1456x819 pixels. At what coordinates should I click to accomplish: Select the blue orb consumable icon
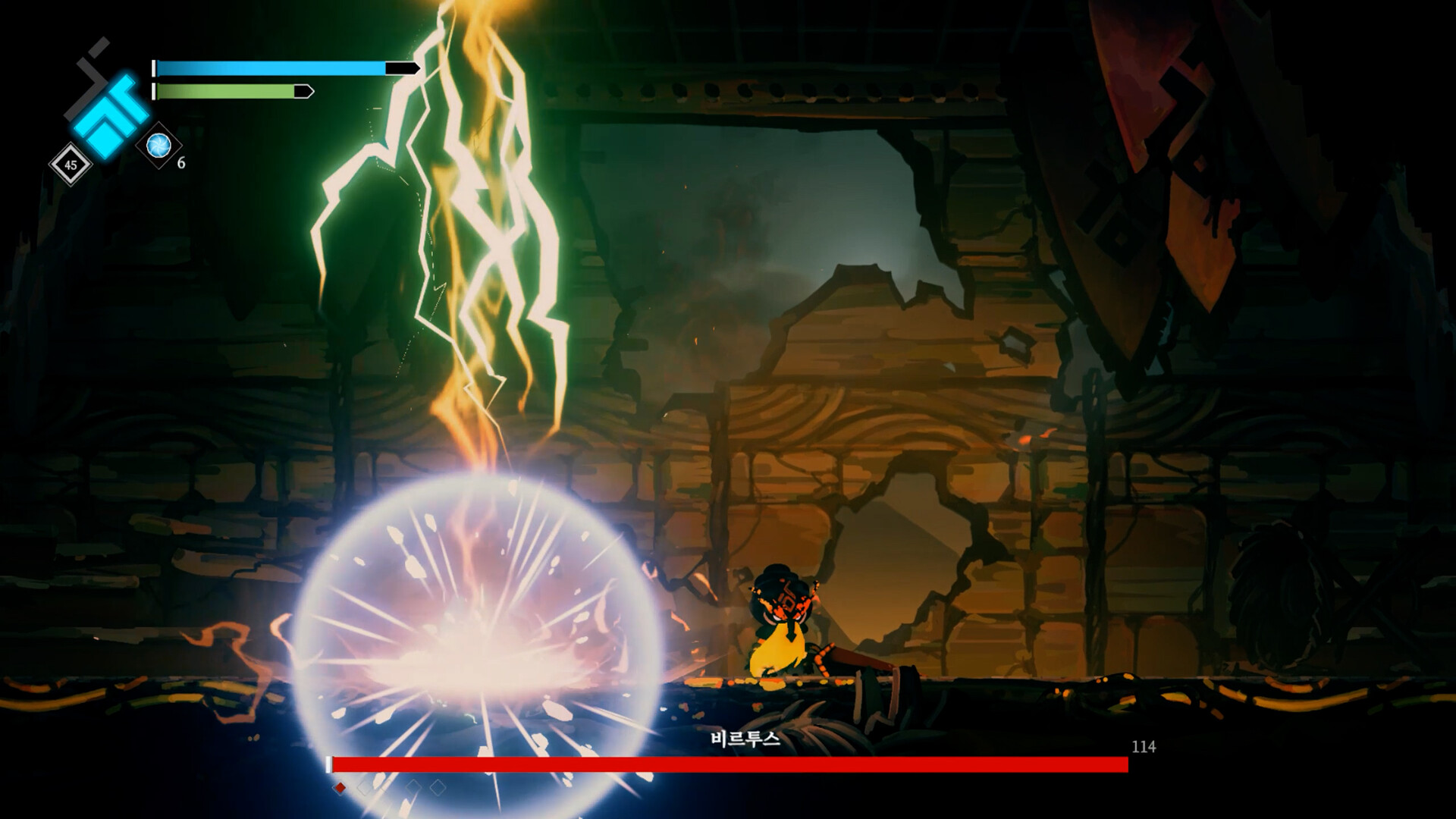(158, 145)
